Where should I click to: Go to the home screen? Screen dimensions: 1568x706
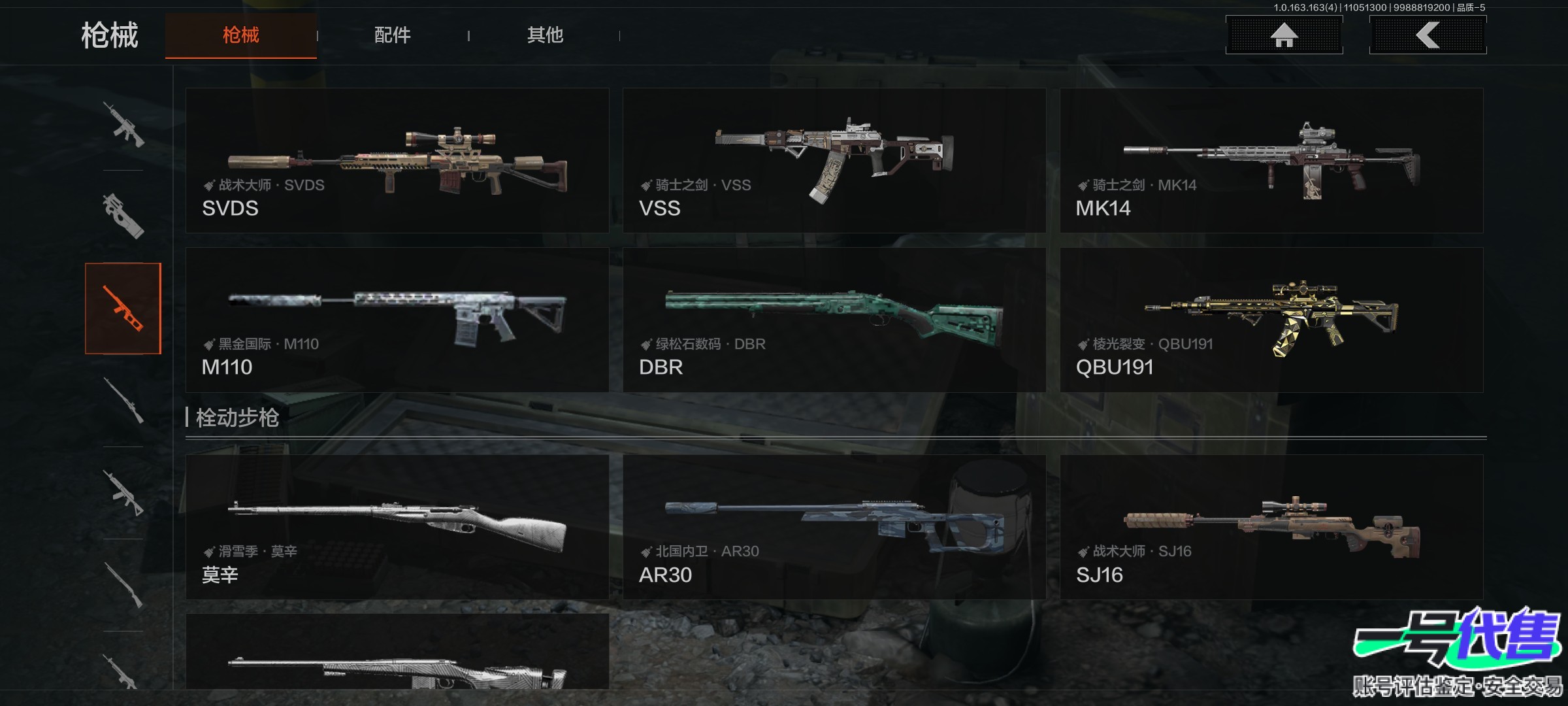(1284, 35)
